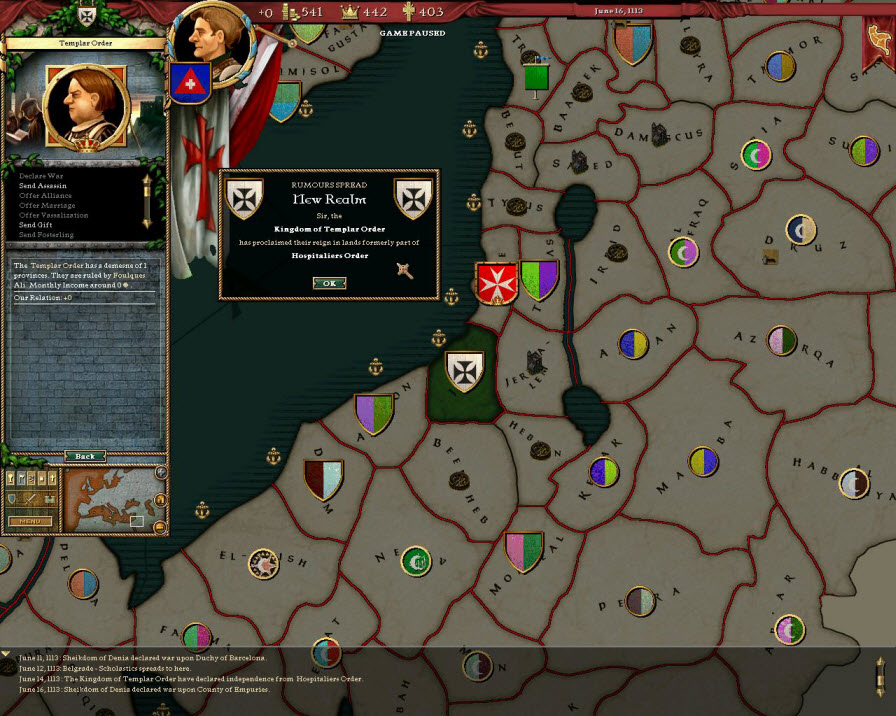The width and height of the screenshot is (896, 716).
Task: Click the middle round gate button beside minimap
Action: pyautogui.click(x=161, y=498)
